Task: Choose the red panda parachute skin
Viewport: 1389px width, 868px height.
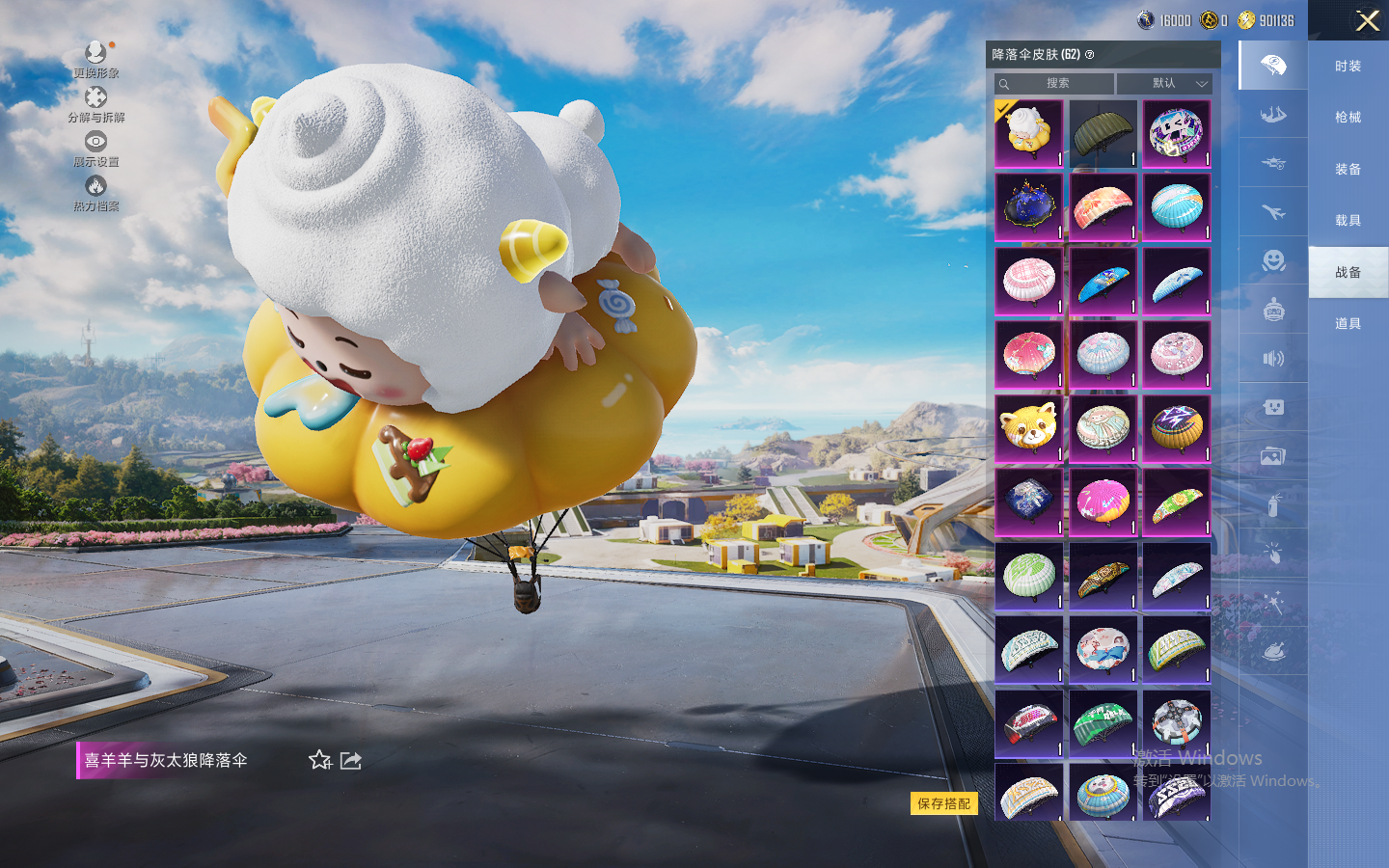Action: click(x=1029, y=428)
